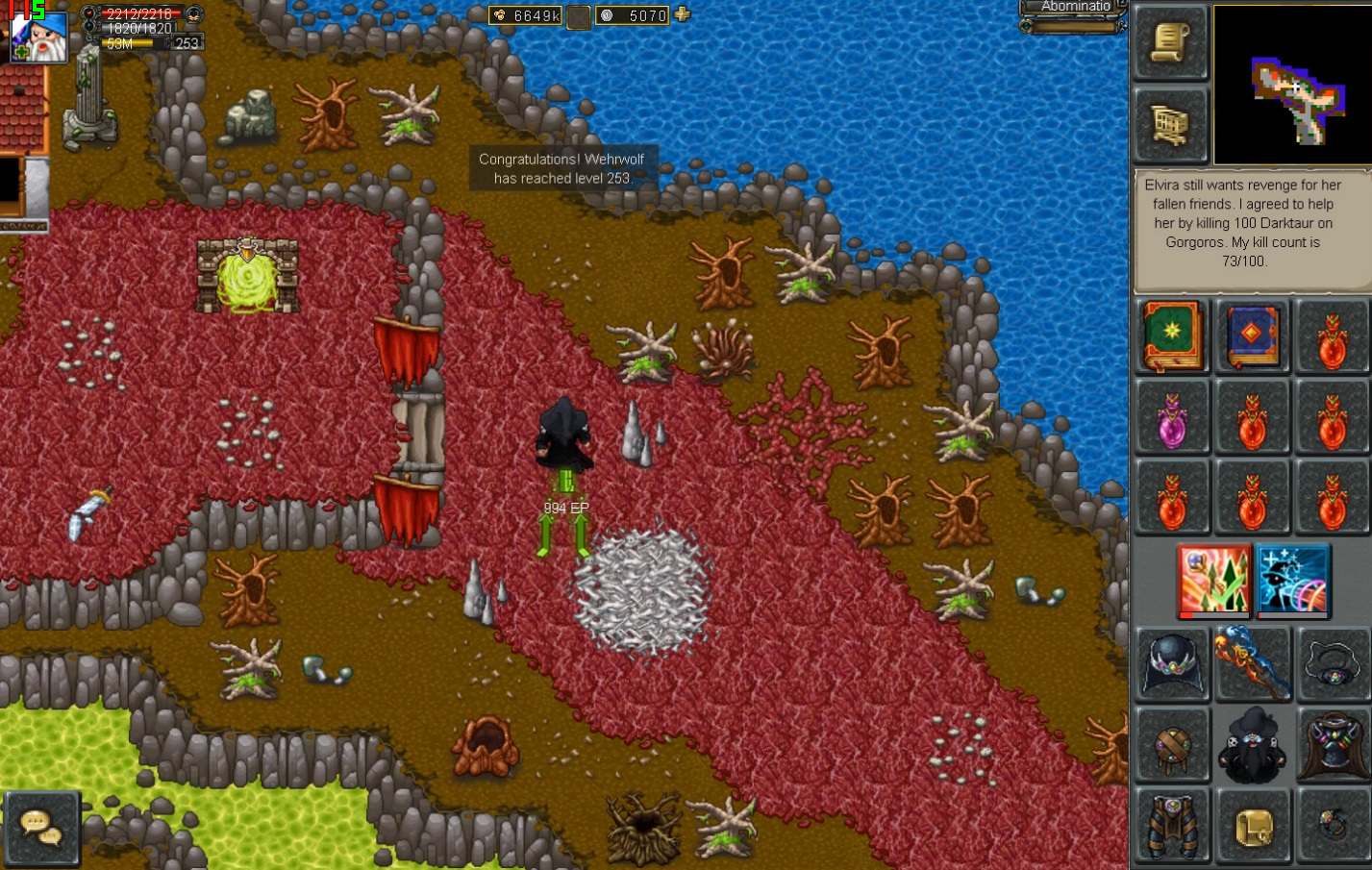Select the blue spellbook with diamond
The image size is (1372, 870).
pyautogui.click(x=1252, y=336)
